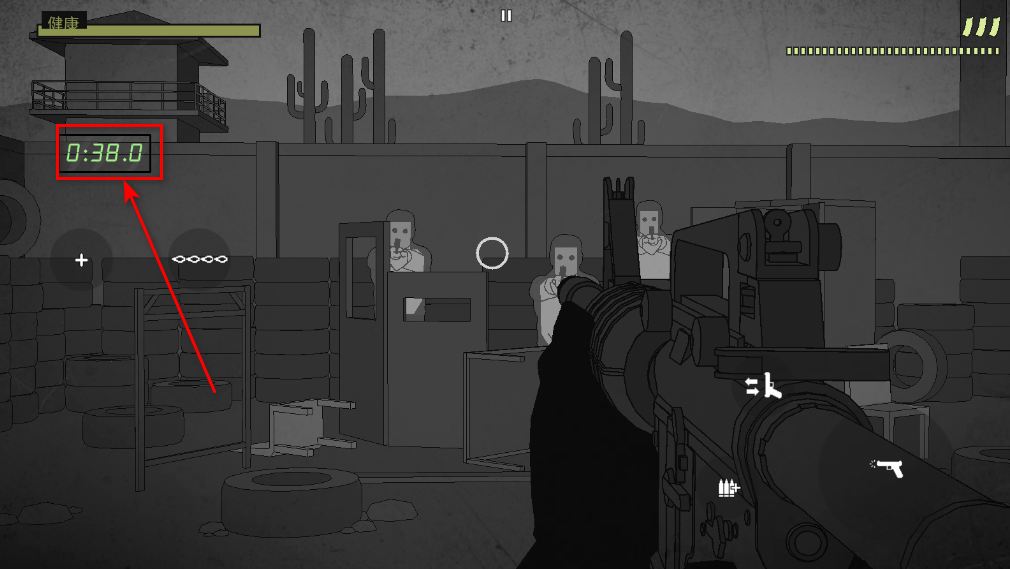Pause the game with the top pause button
Screen dimensions: 1010x569
click(506, 16)
